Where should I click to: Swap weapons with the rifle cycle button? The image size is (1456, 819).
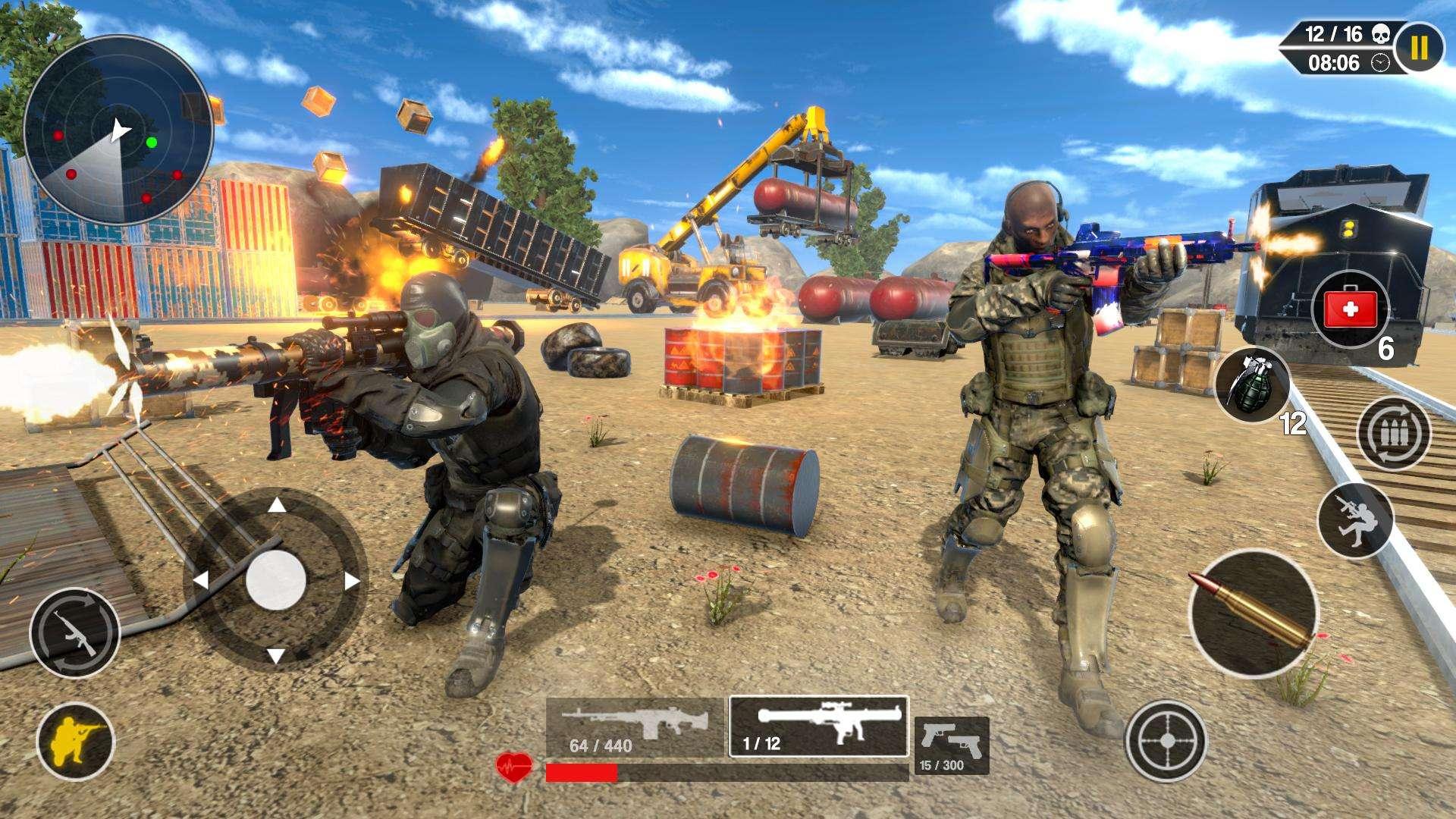point(74,632)
